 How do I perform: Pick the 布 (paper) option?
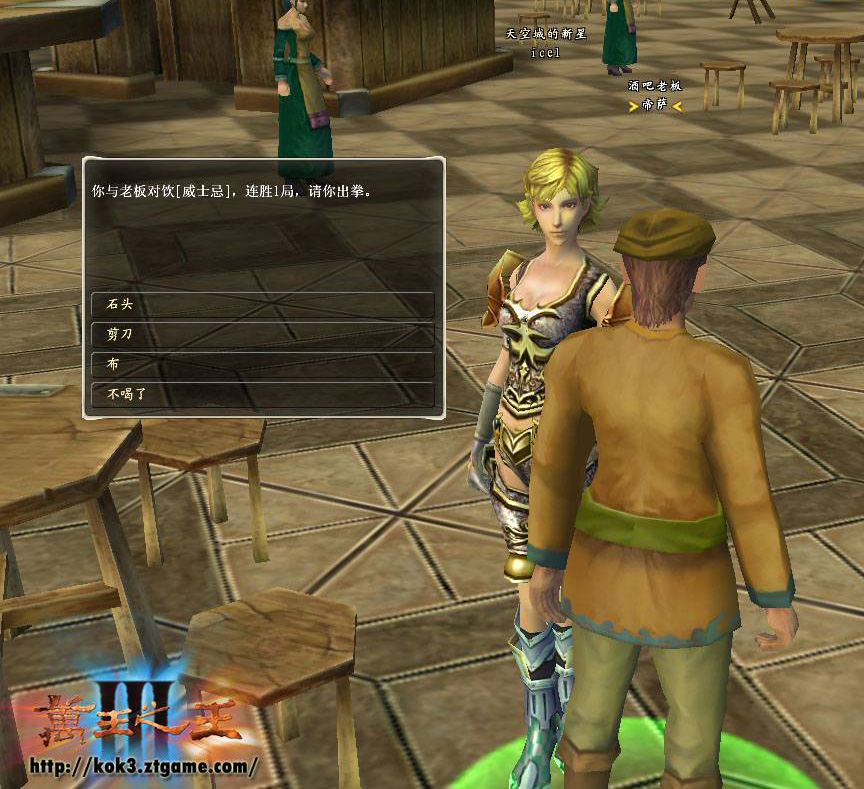coord(262,364)
